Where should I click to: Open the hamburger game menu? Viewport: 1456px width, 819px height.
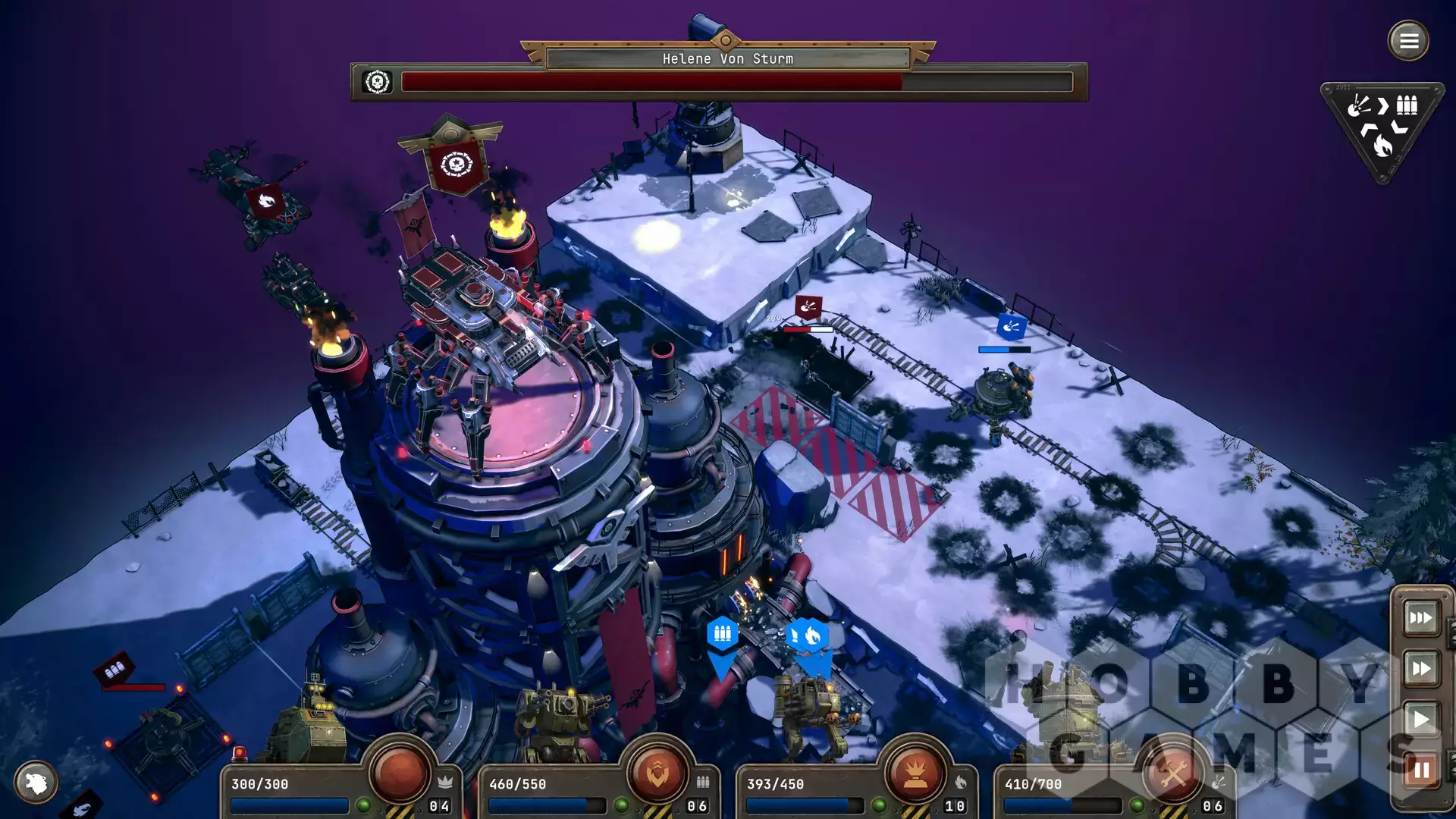pos(1408,41)
